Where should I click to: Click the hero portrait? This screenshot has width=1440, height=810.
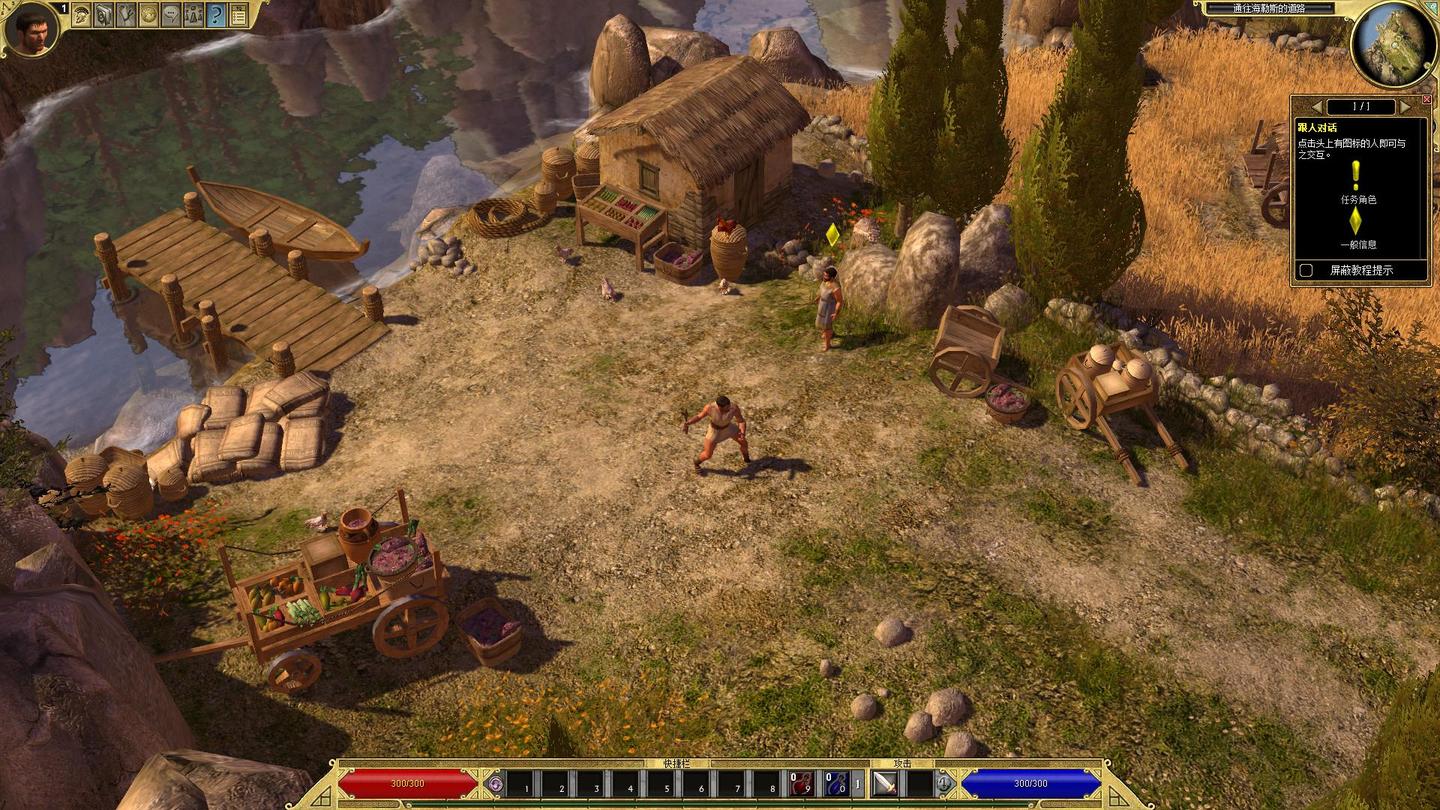click(30, 30)
